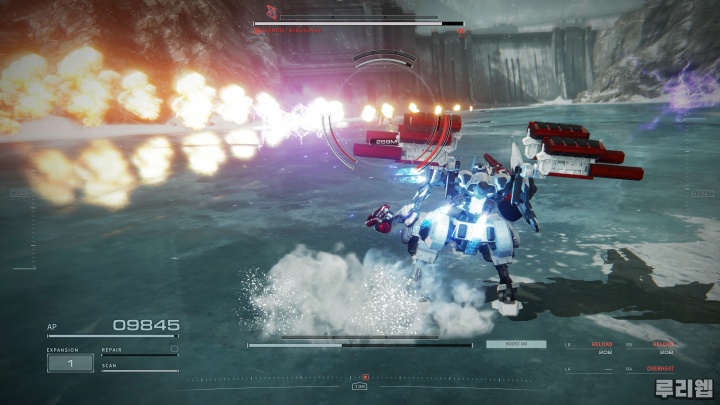Select the Expansion slot showing 1
720x405 pixels.
[x=70, y=363]
